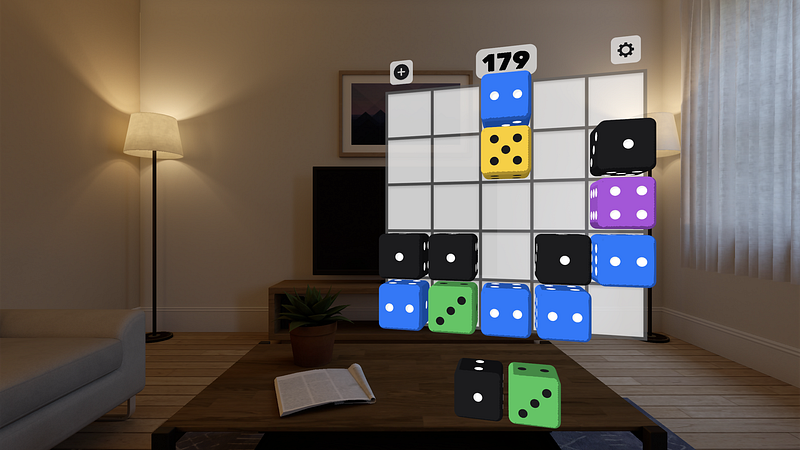Open the gear settings button
The height and width of the screenshot is (450, 800).
click(626, 50)
